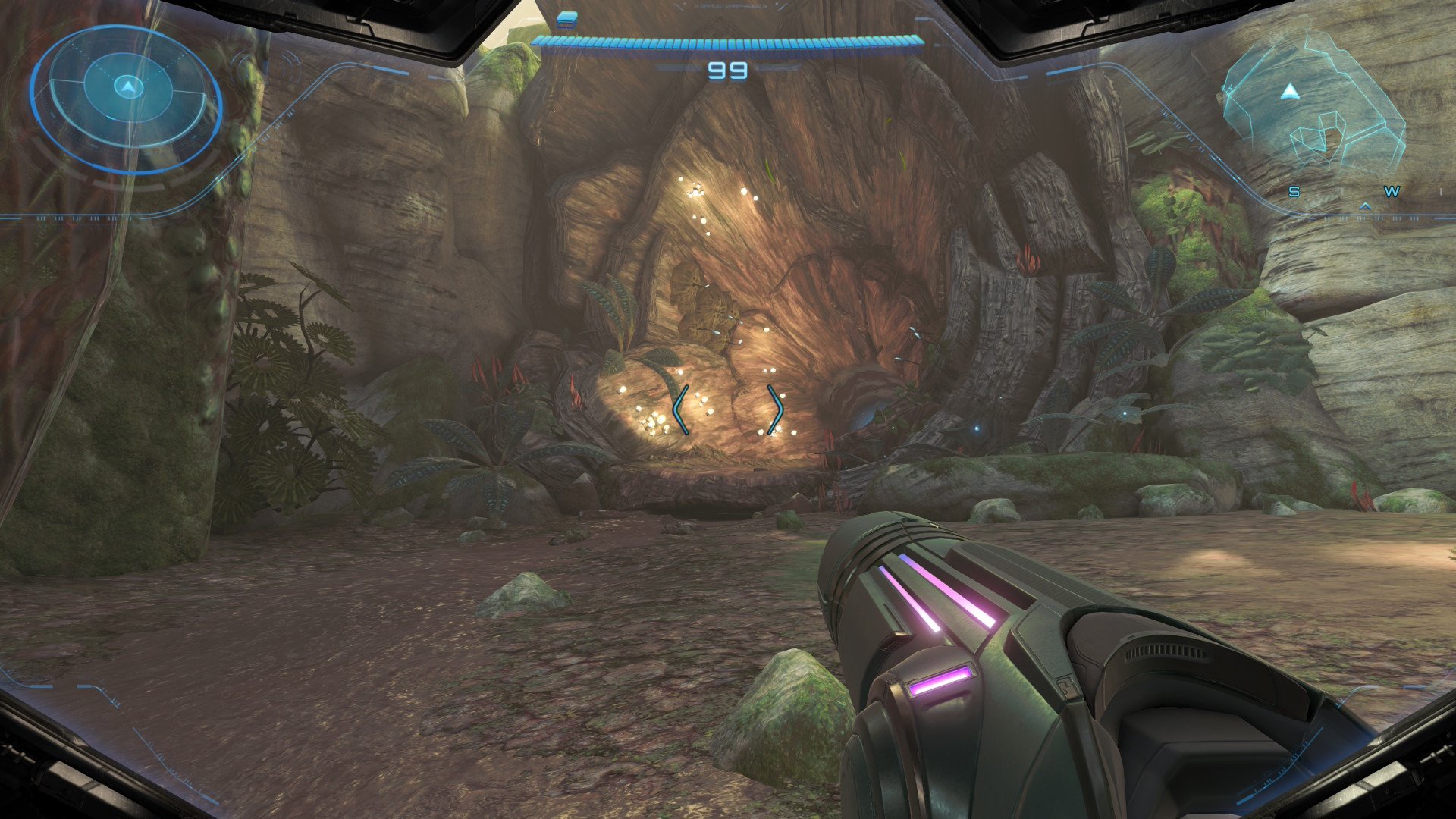Select the energy tank icon
1456x819 pixels.
point(566,19)
